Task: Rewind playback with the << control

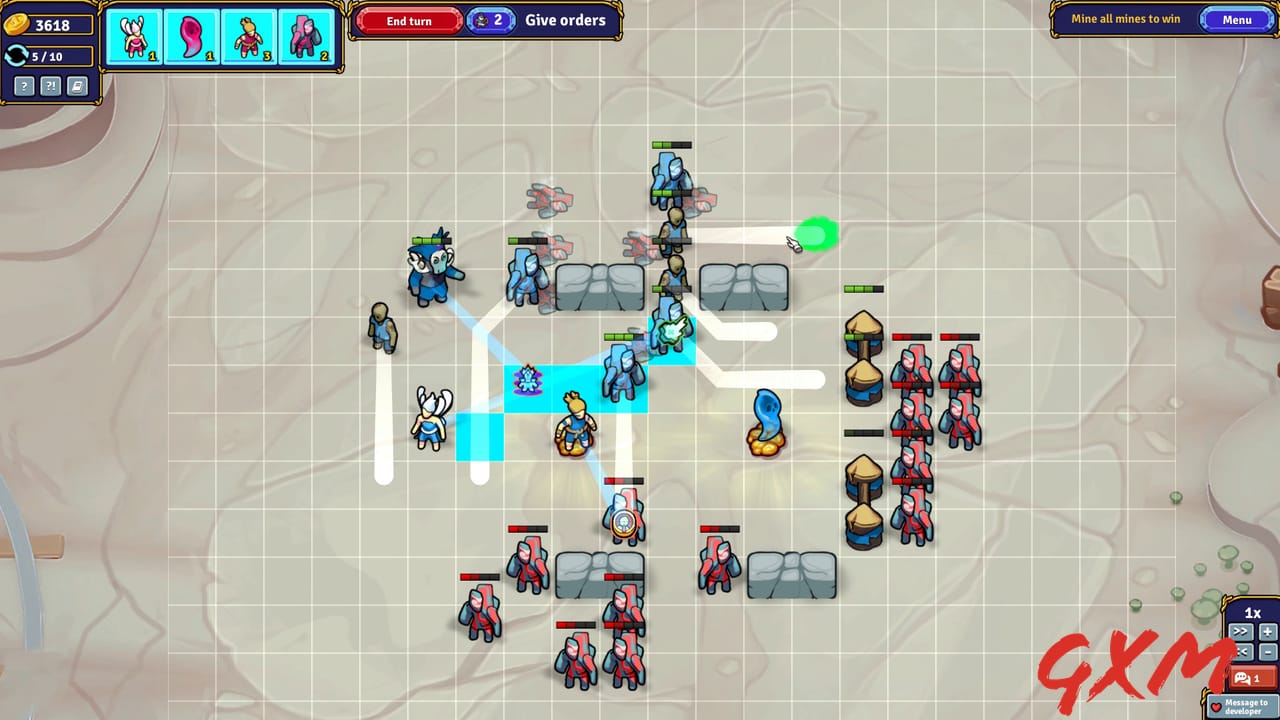Action: pyautogui.click(x=1240, y=652)
